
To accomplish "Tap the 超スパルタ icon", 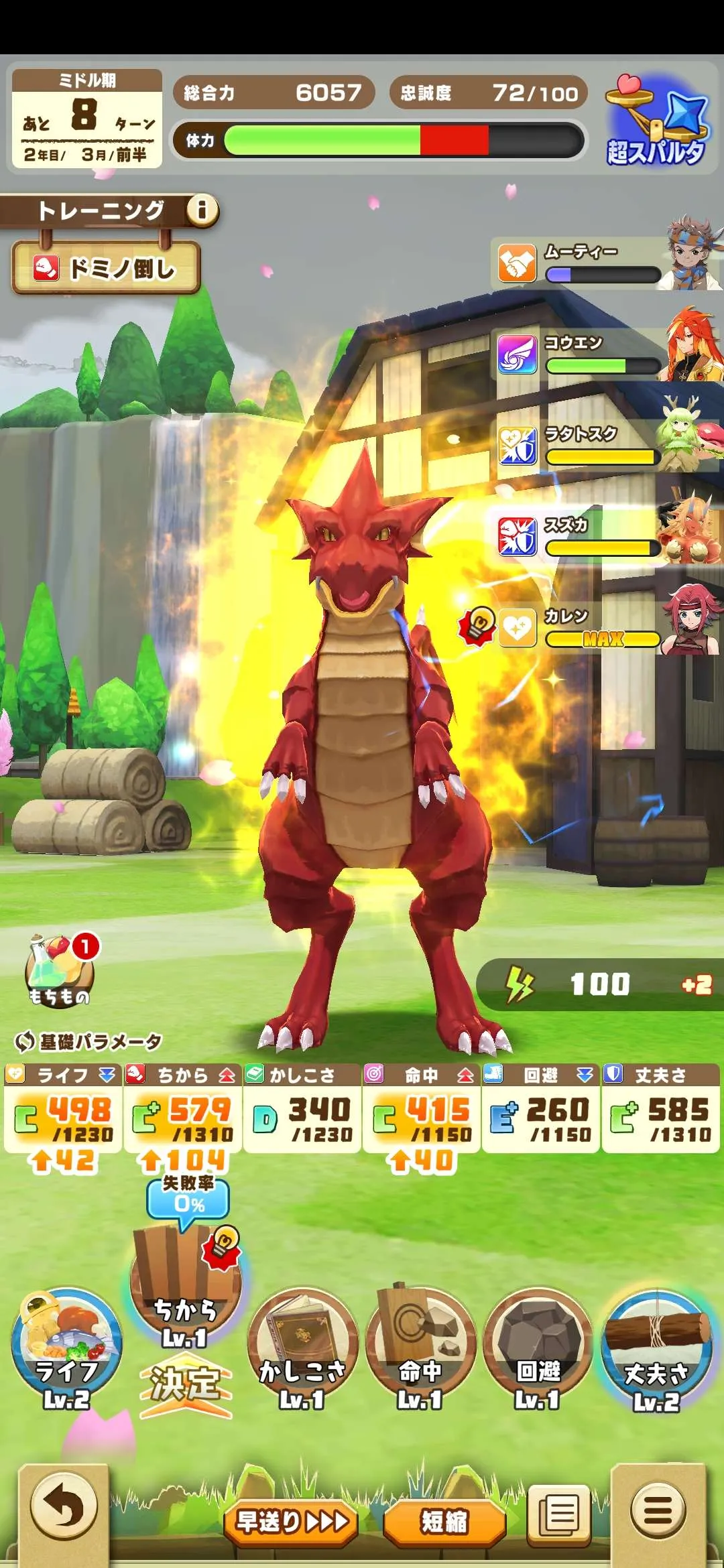I will tap(656, 122).
